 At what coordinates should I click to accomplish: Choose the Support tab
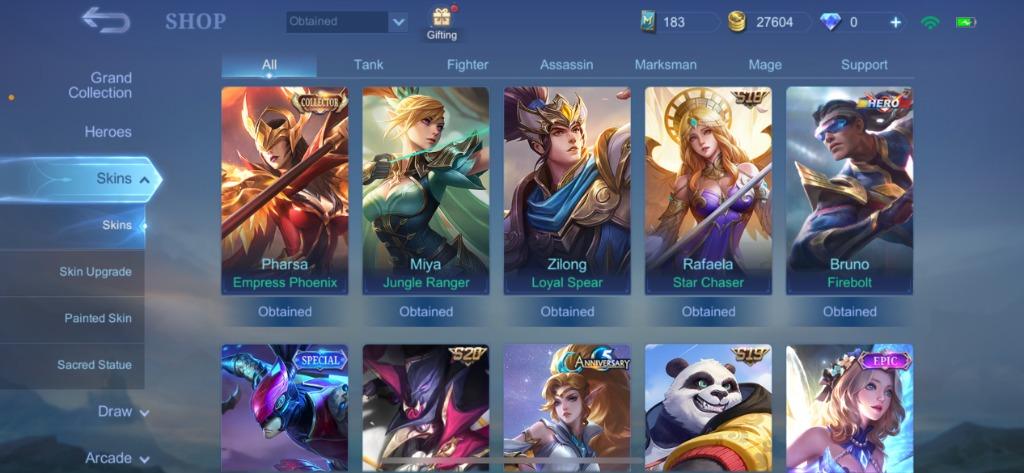[x=864, y=65]
